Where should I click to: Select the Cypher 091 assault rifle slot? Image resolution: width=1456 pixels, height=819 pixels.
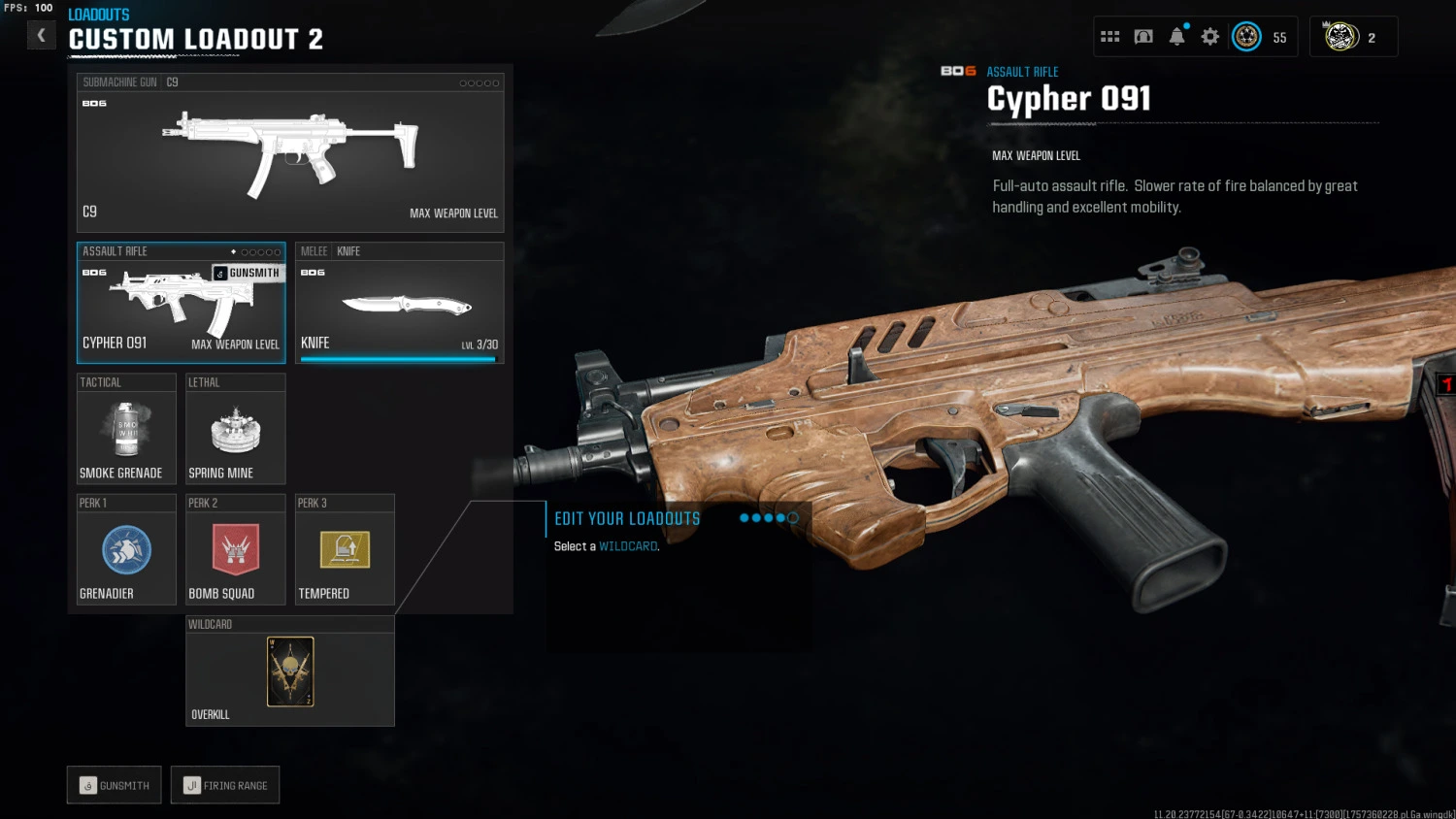click(181, 303)
